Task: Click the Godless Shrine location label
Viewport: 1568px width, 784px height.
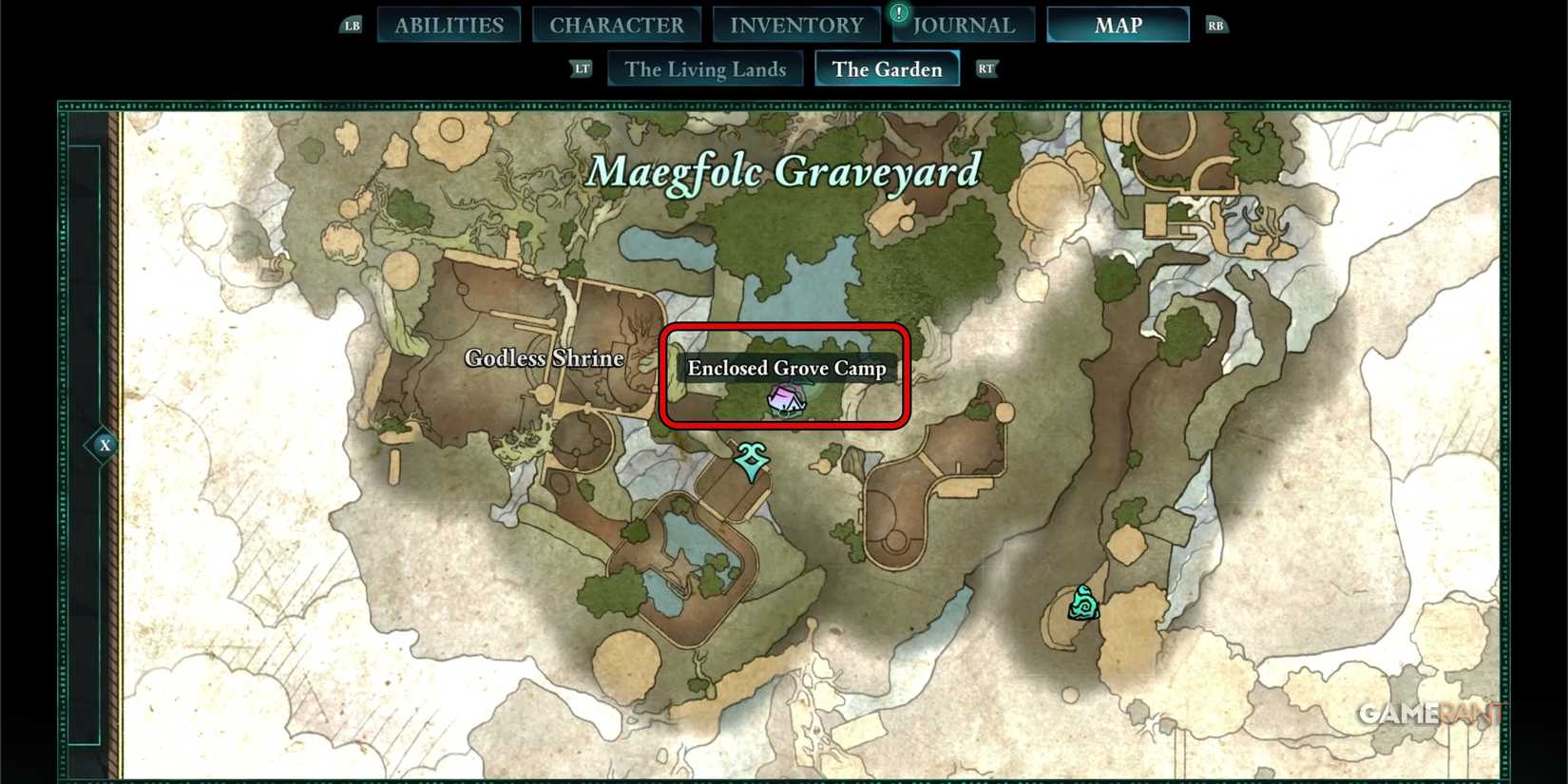Action: pyautogui.click(x=543, y=358)
